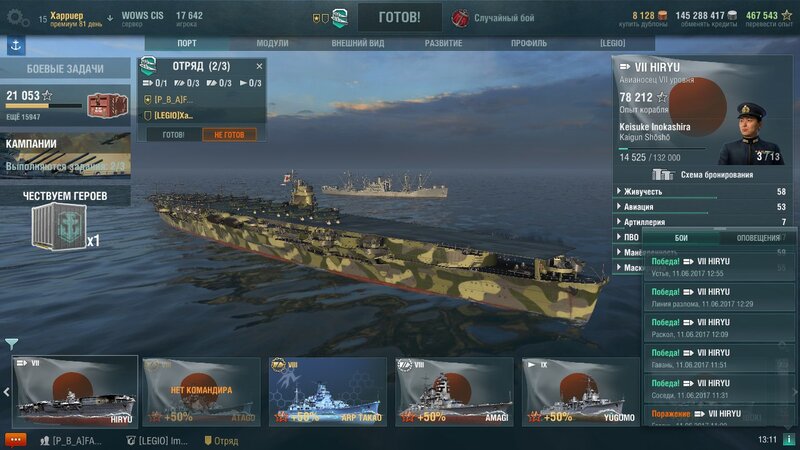Screen dimensions: 800x450
Task: Open the БОЕВЫЕ ЗАДАЧИ panel
Action: (x=64, y=69)
